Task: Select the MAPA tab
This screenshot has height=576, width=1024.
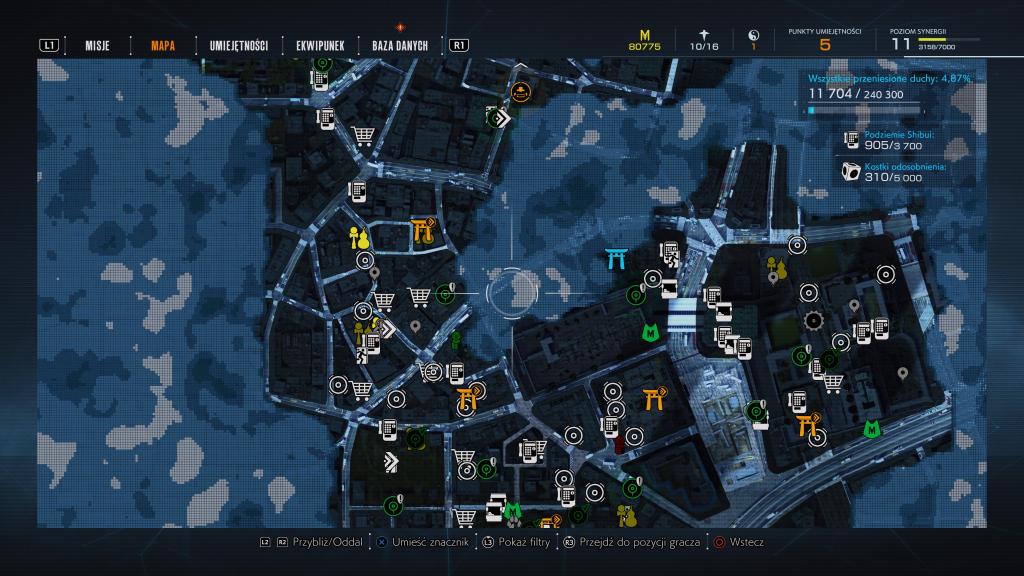Action: [164, 45]
